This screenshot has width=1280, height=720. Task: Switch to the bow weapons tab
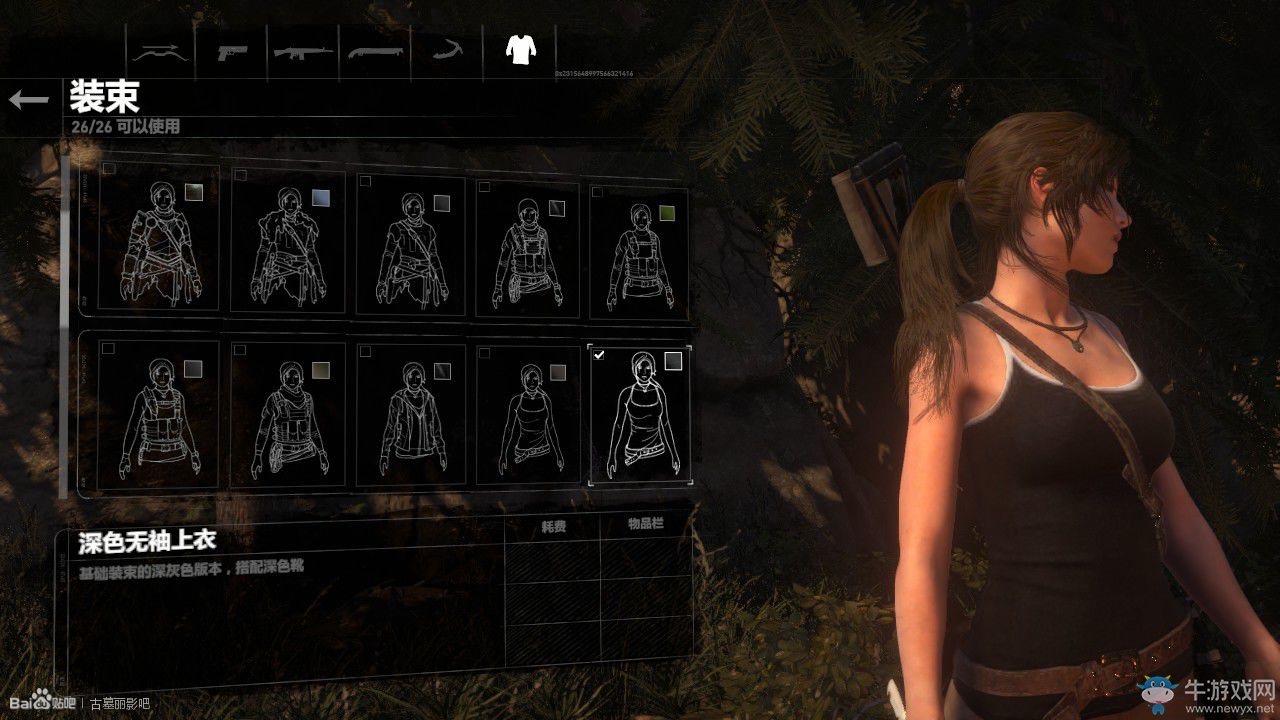162,50
